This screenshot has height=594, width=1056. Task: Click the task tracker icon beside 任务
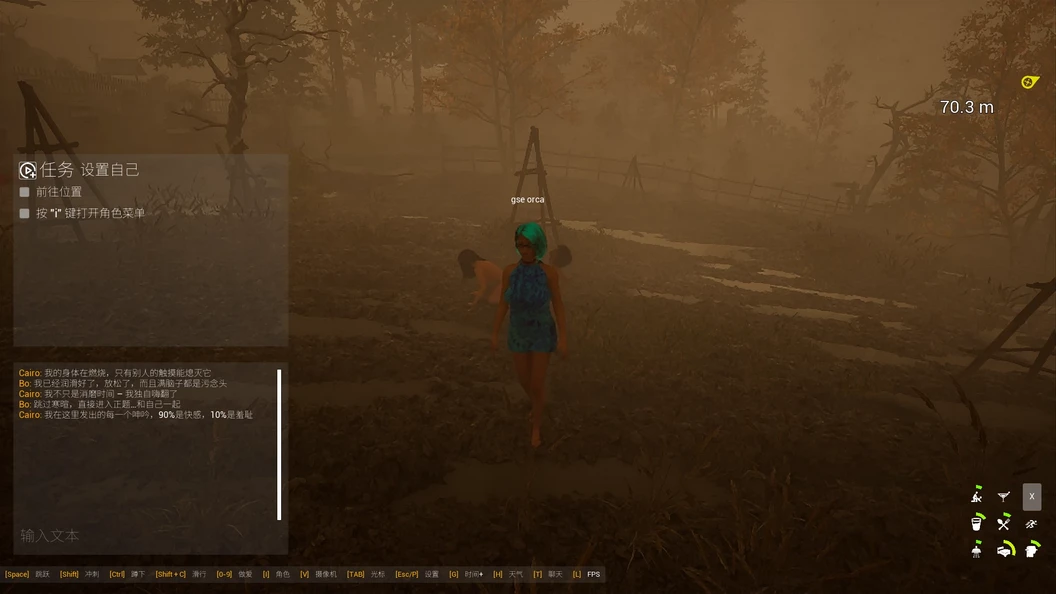click(x=28, y=170)
